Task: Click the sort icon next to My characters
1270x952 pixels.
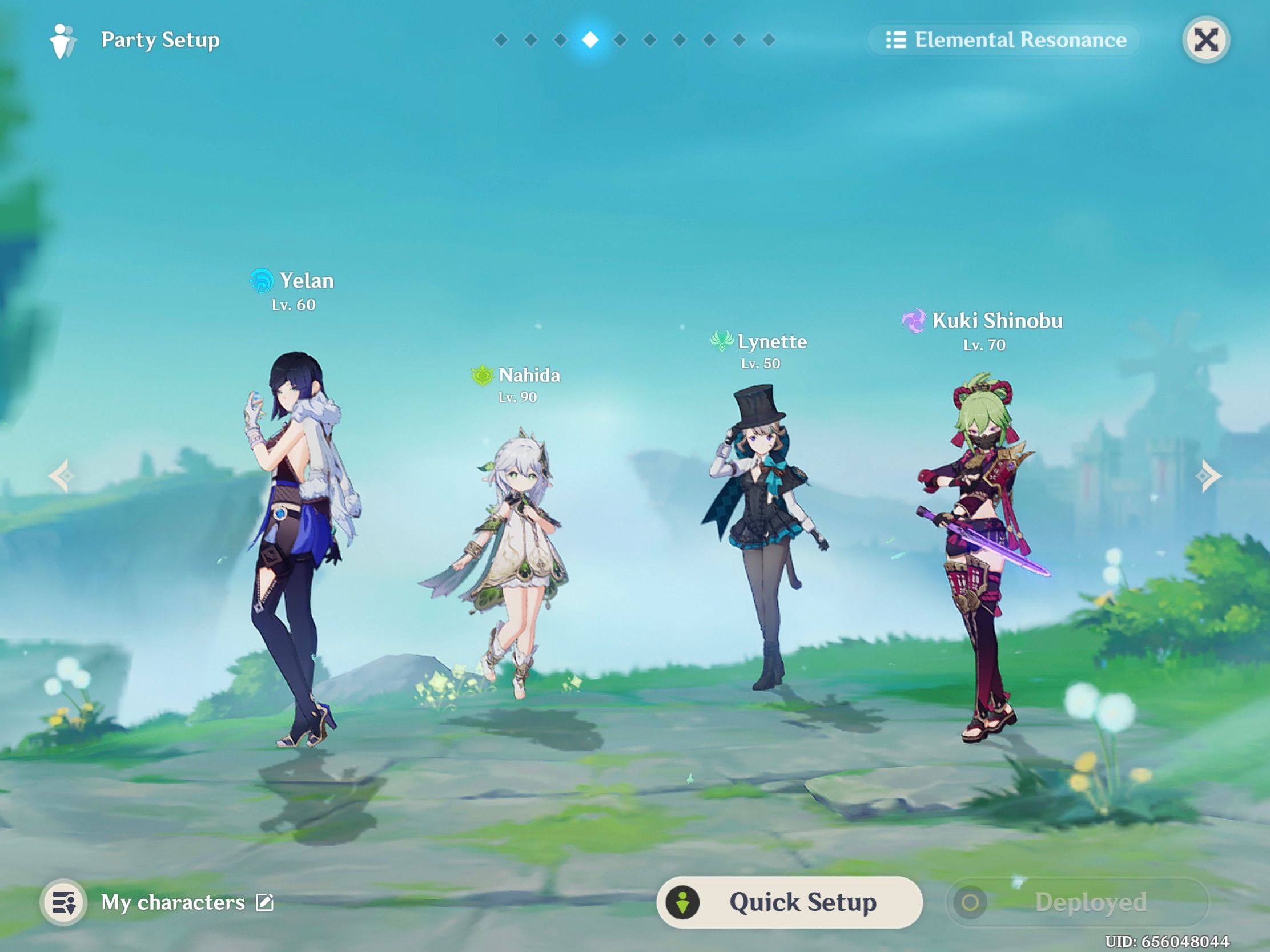Action: coord(65,902)
